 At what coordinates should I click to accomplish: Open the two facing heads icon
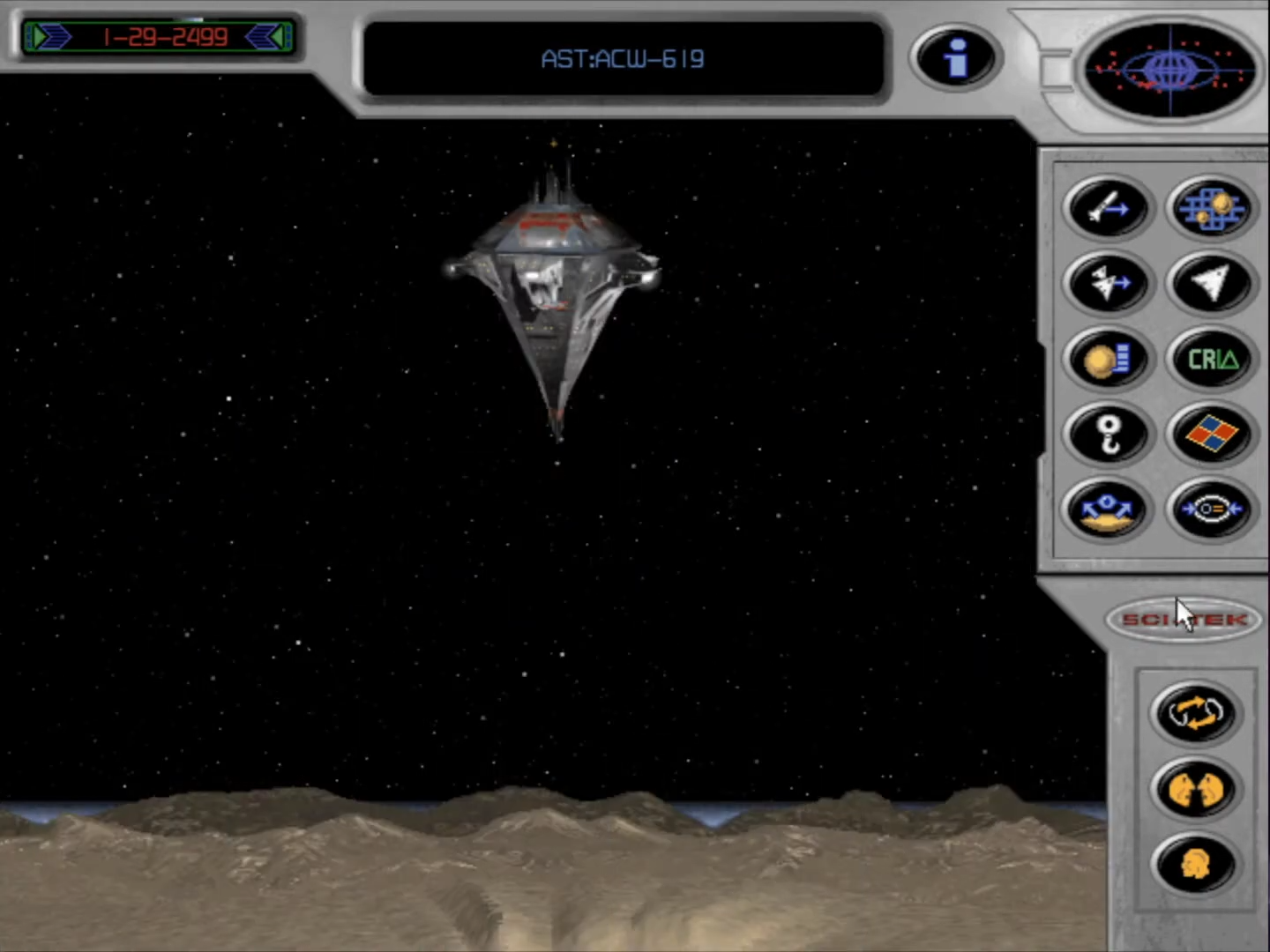click(1195, 788)
